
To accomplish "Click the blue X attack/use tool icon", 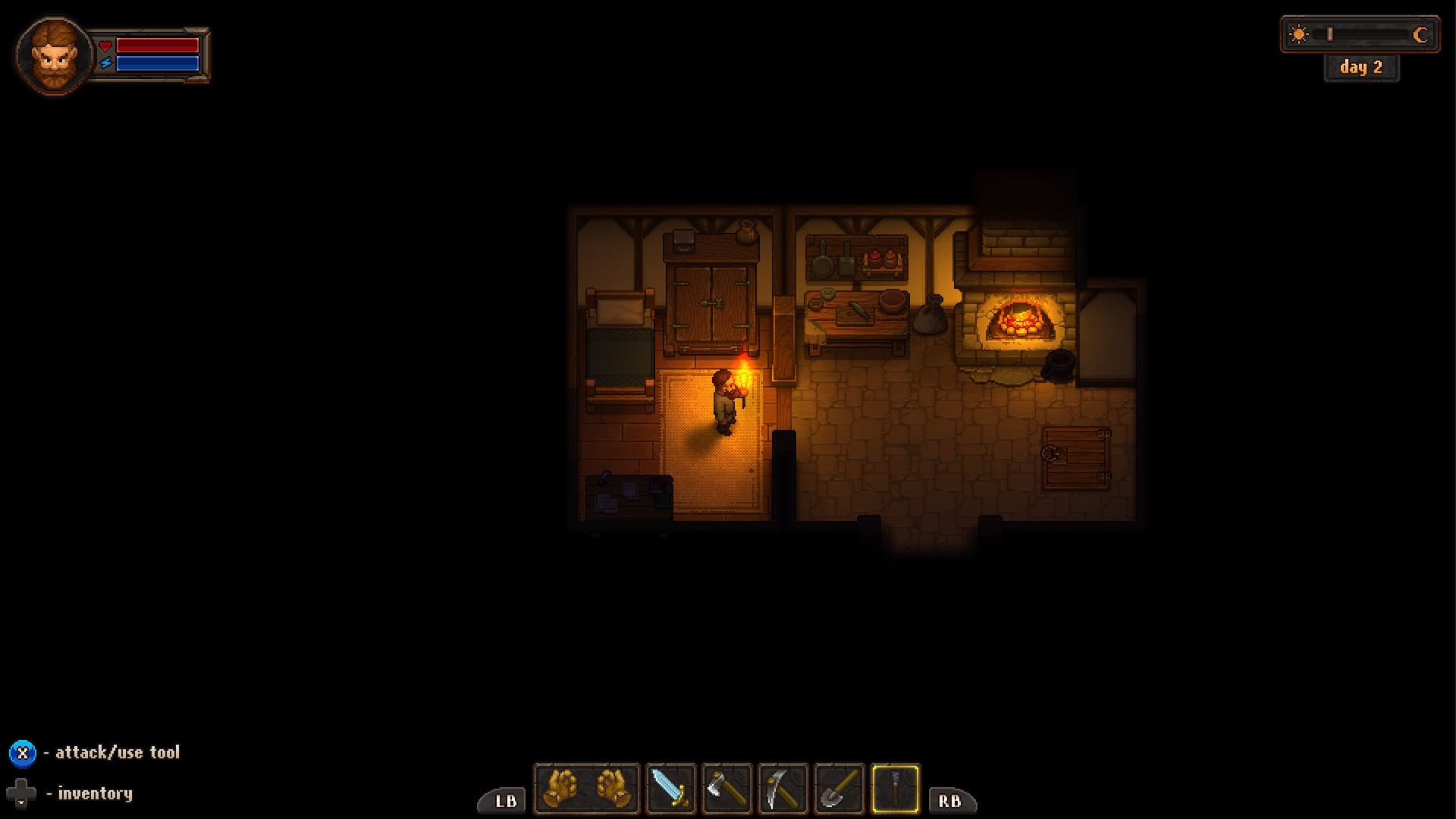I will pos(24,752).
